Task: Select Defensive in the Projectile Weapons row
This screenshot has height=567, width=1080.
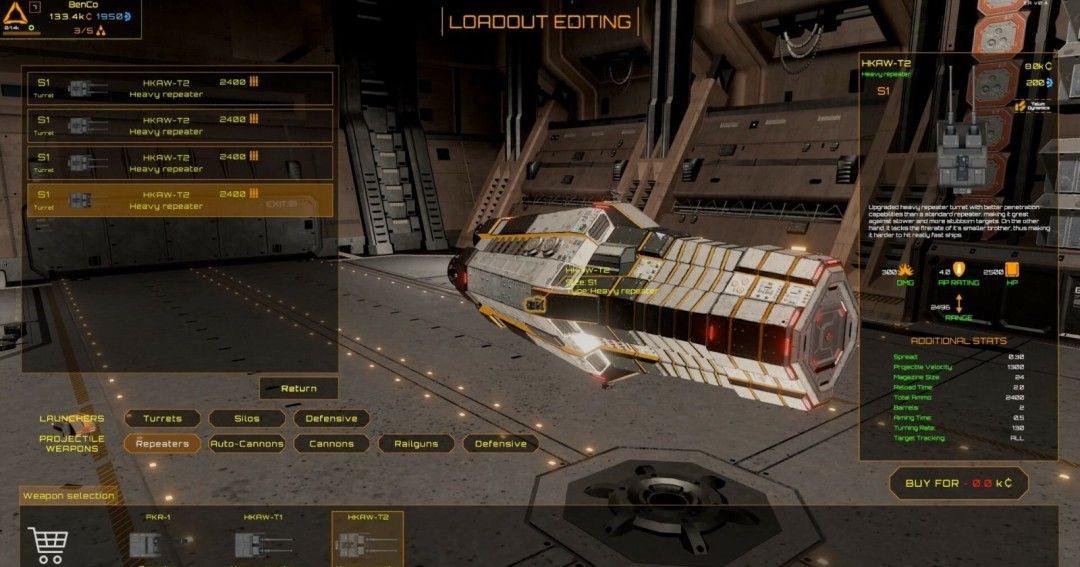Action: (x=500, y=443)
